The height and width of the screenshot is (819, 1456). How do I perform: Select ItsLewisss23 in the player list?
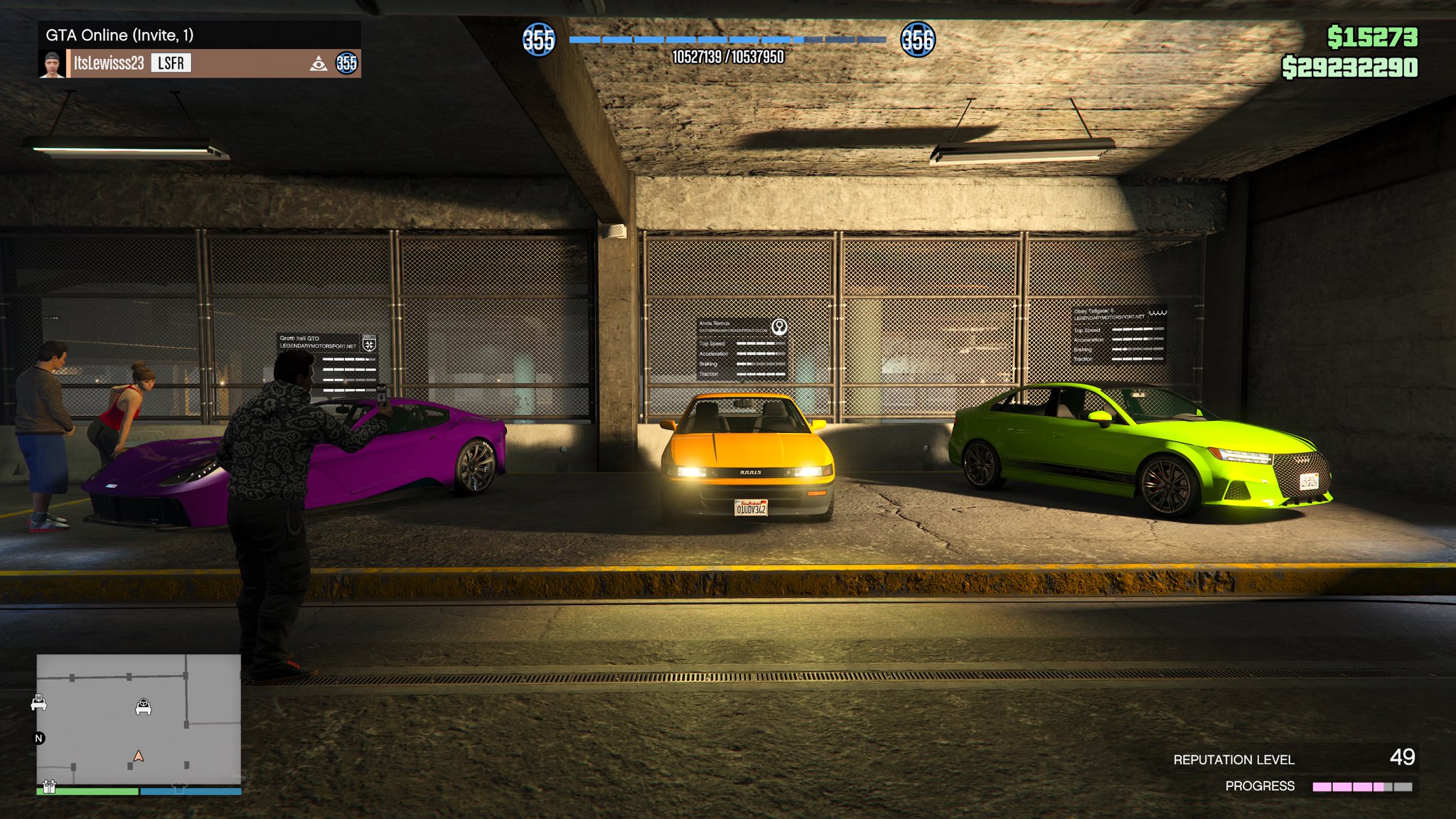109,63
